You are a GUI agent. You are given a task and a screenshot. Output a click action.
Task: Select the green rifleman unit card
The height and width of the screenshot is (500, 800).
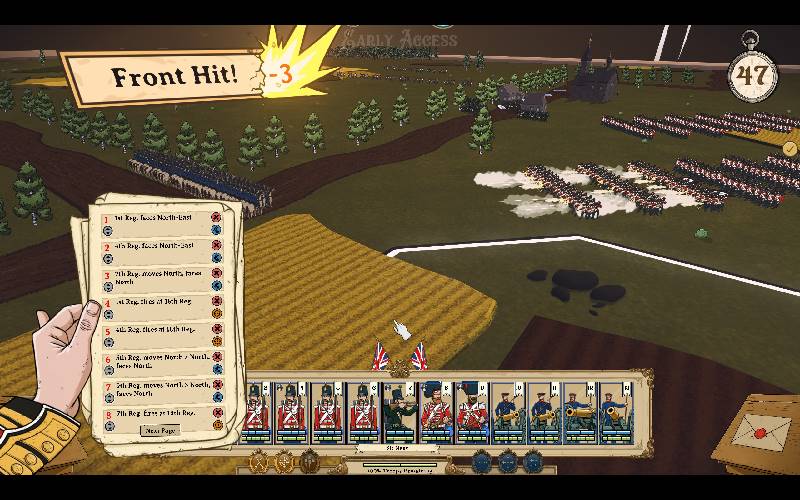coord(399,410)
